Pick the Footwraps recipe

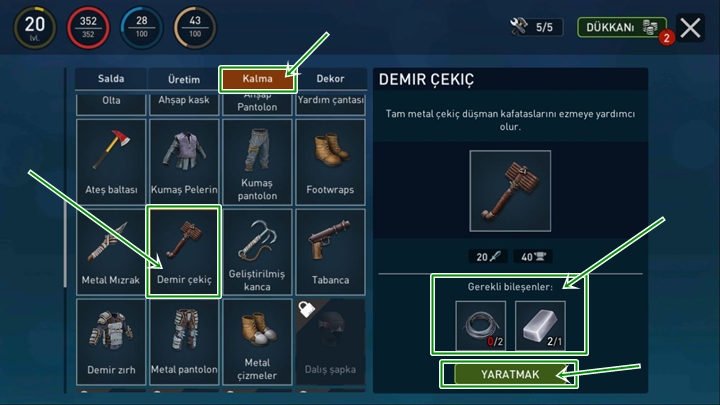click(x=330, y=160)
